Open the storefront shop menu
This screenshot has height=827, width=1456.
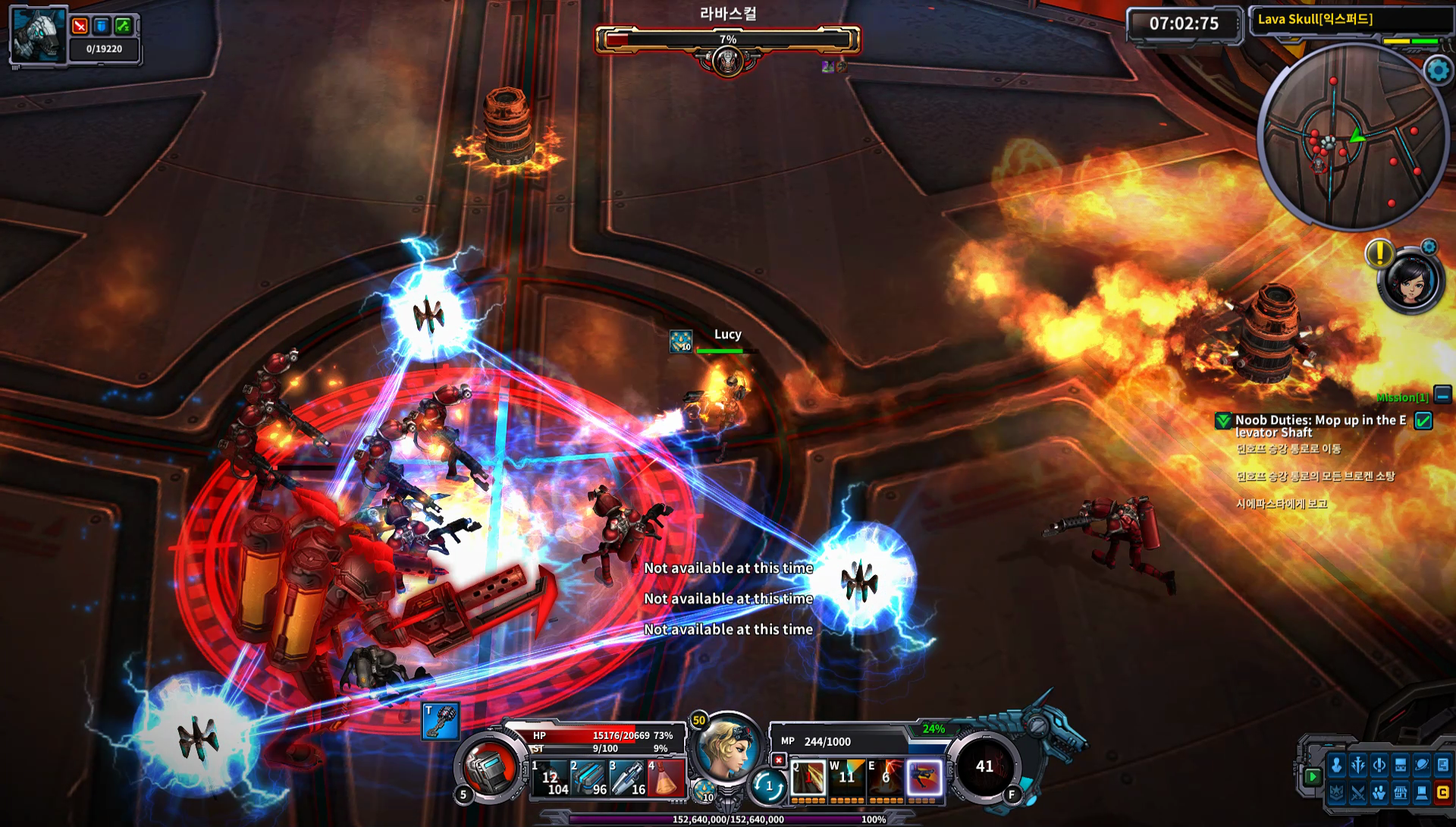1401,794
